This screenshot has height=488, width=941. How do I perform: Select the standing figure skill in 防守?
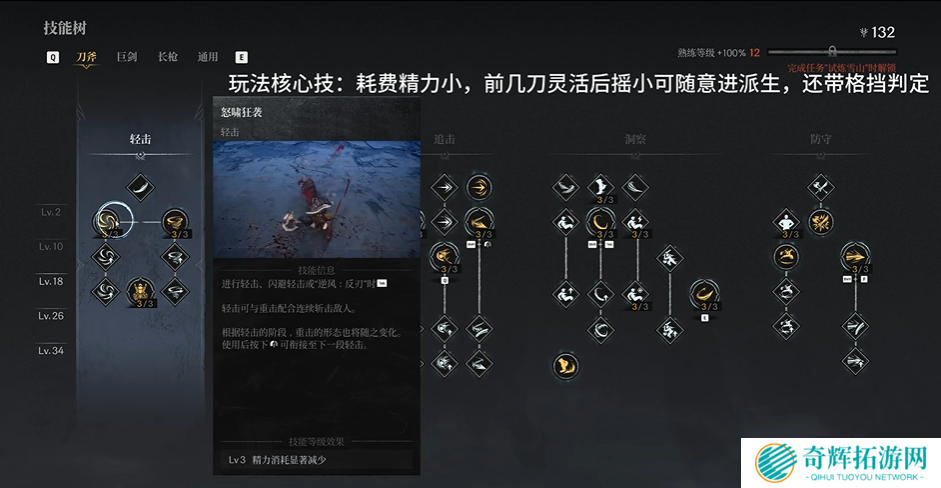pyautogui.click(x=787, y=221)
